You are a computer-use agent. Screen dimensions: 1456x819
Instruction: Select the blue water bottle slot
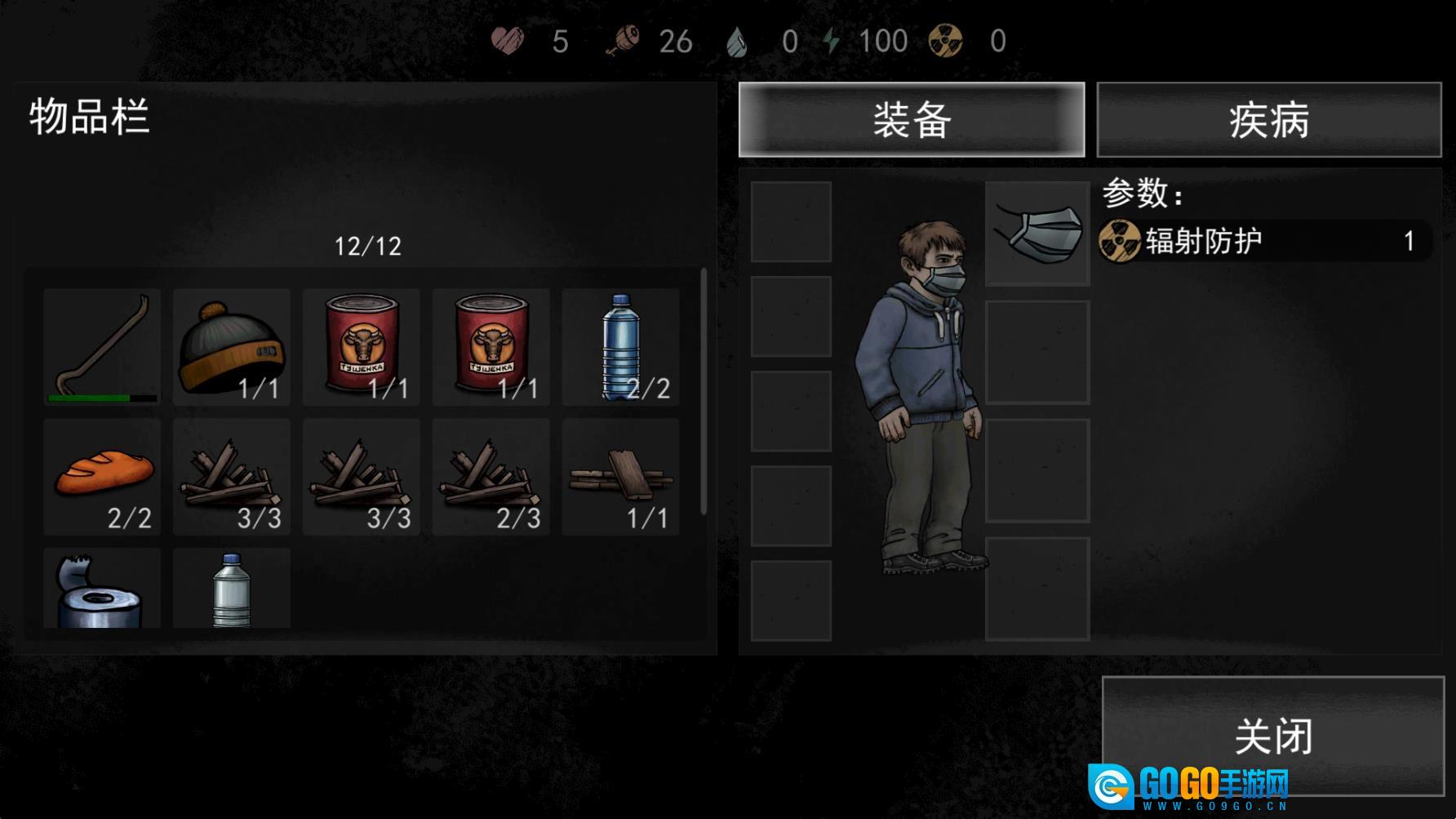pyautogui.click(x=621, y=346)
